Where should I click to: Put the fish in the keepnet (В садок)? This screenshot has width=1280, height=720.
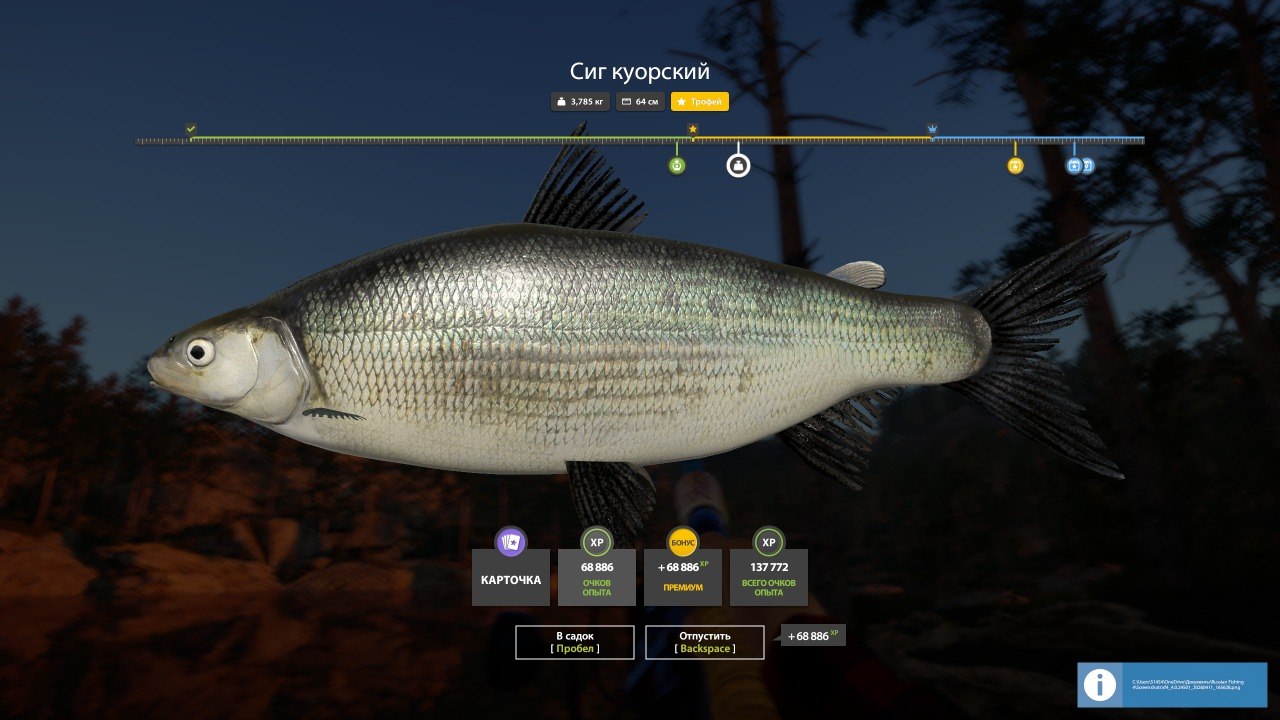tap(575, 642)
